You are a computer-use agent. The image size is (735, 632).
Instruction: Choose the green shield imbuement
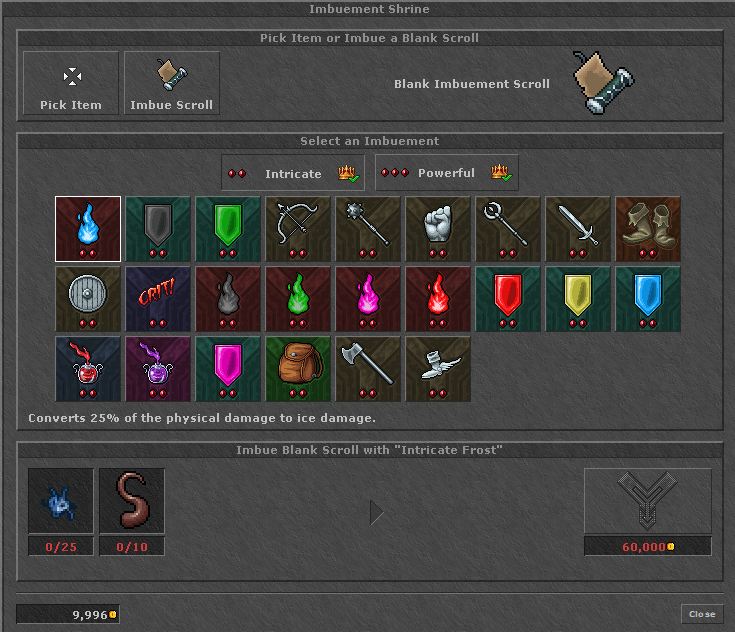(228, 229)
